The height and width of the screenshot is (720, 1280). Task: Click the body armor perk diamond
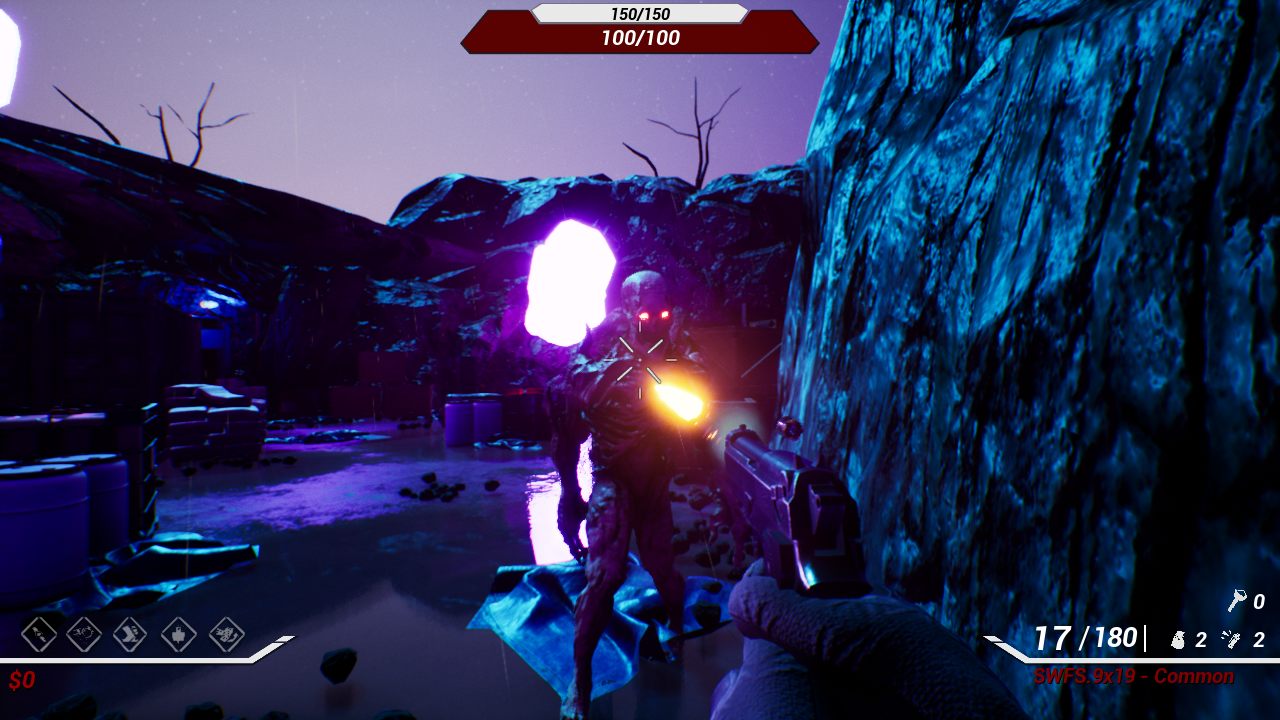click(x=179, y=633)
